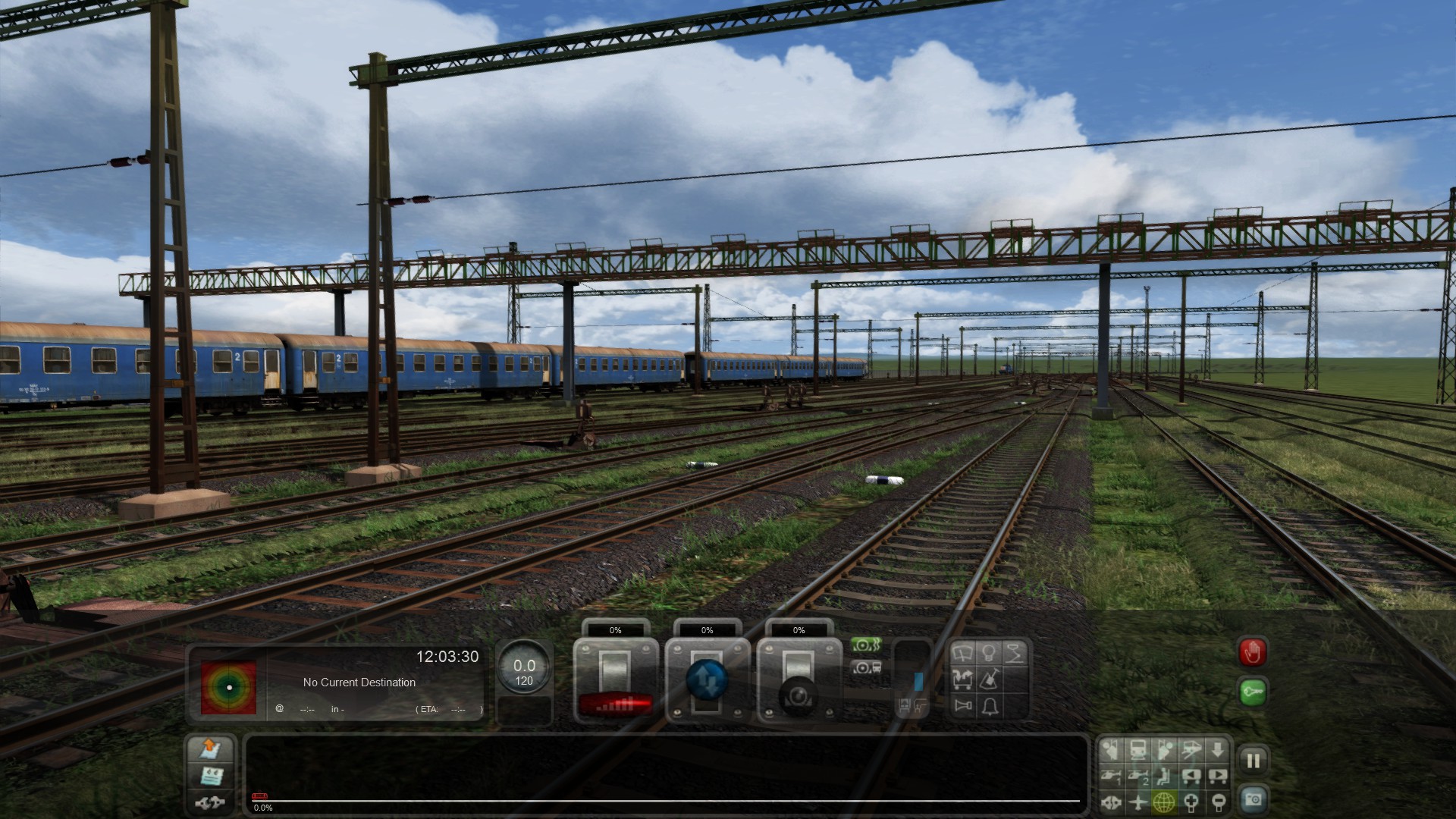Switch to the passenger seat view
This screenshot has width=1456, height=819.
[1164, 776]
